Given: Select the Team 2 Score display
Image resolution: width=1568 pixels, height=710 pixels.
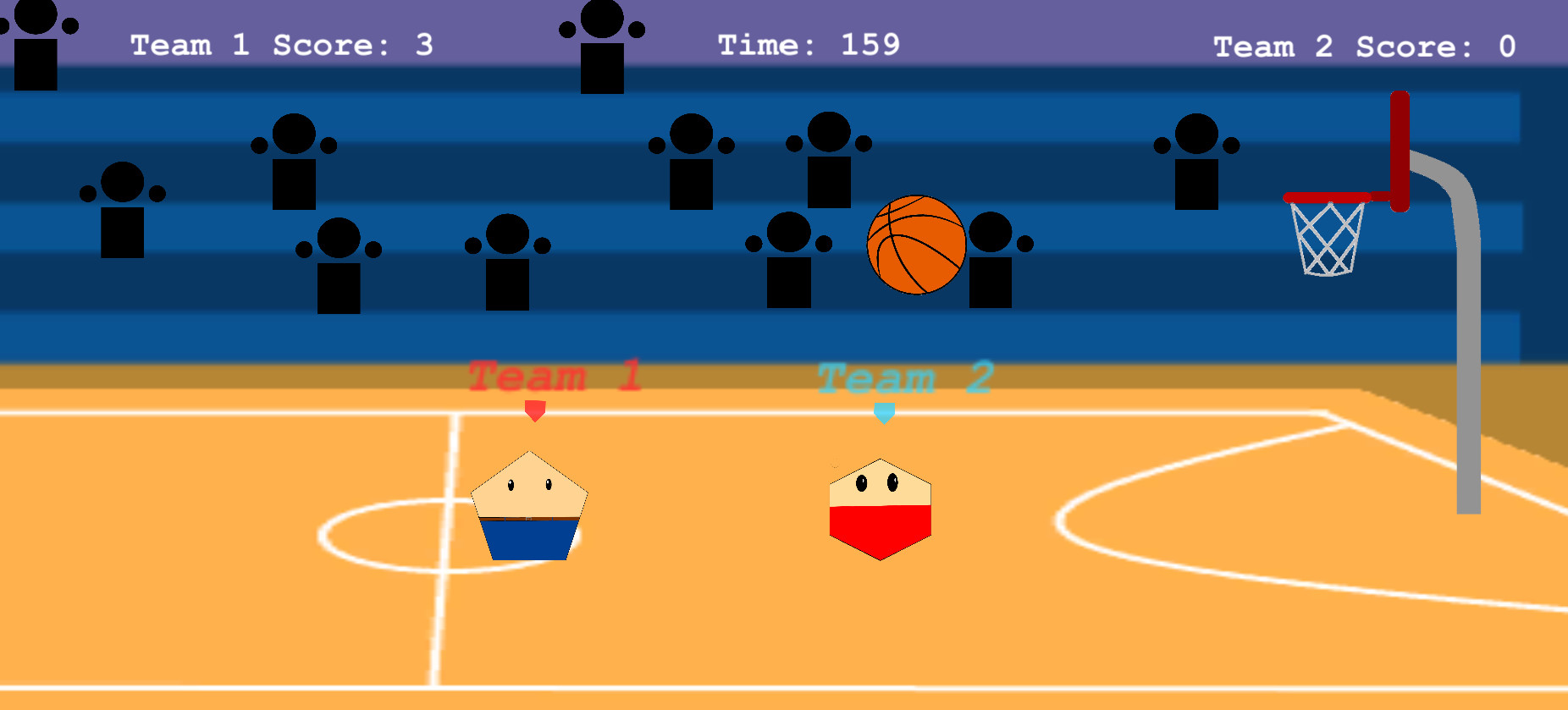Looking at the screenshot, I should 1364,47.
